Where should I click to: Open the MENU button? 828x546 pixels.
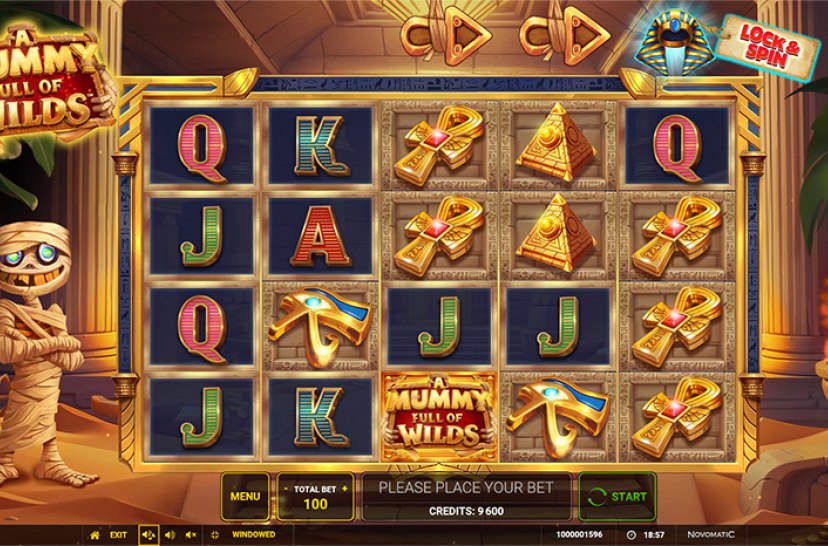coord(245,496)
